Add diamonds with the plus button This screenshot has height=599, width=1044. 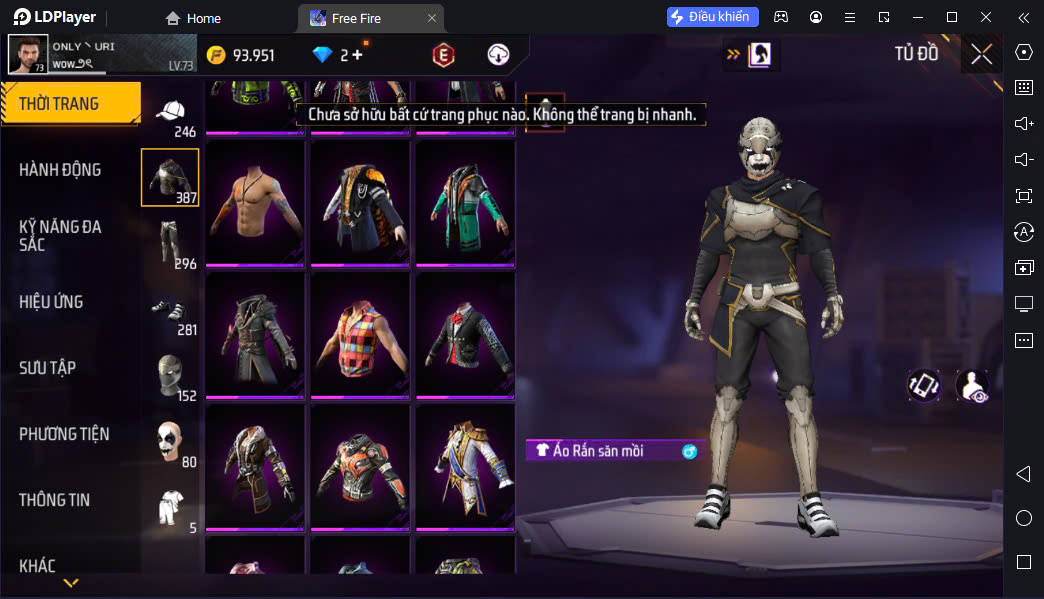click(x=357, y=55)
